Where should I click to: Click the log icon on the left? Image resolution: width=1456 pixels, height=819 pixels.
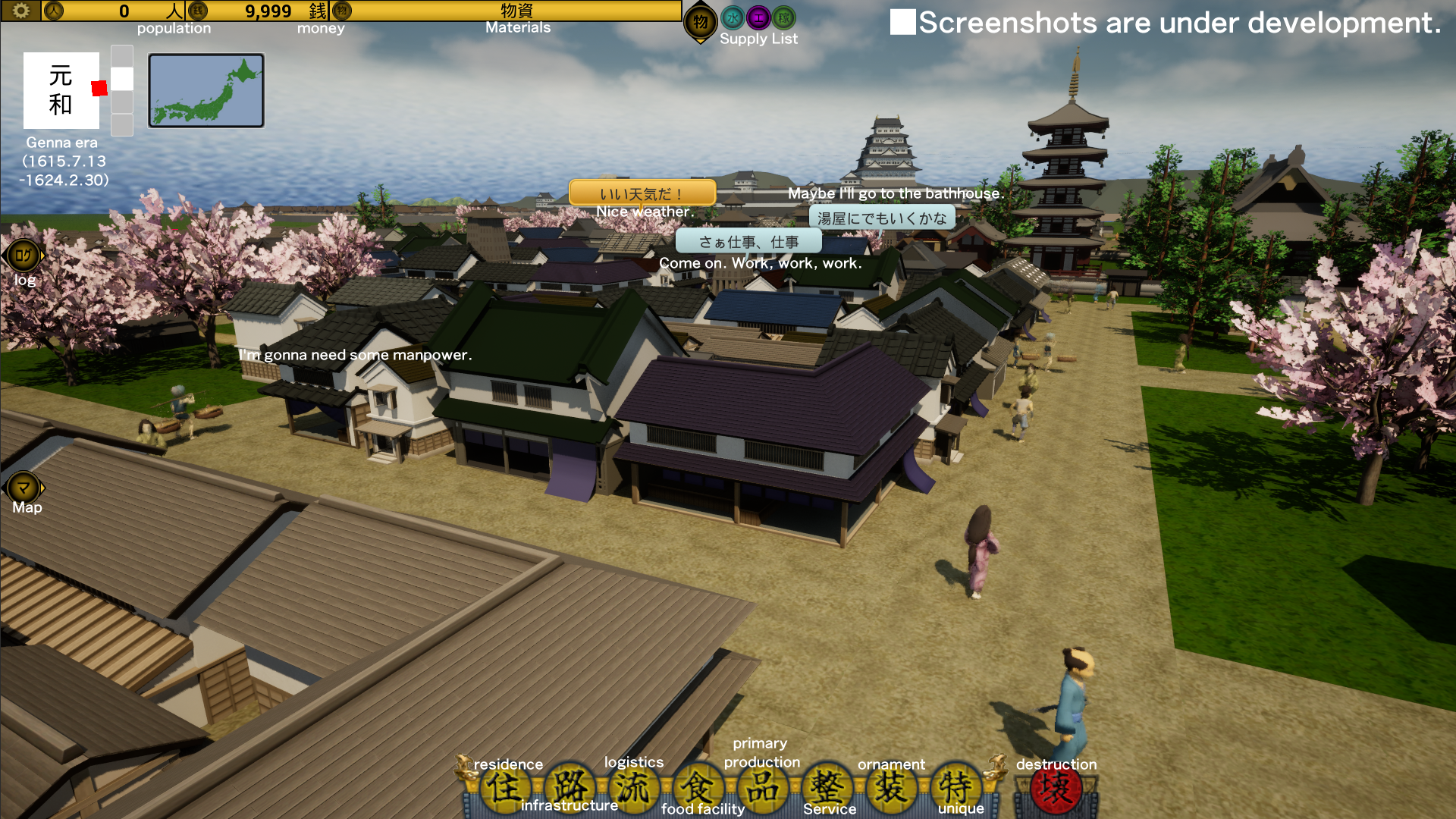coord(23,256)
